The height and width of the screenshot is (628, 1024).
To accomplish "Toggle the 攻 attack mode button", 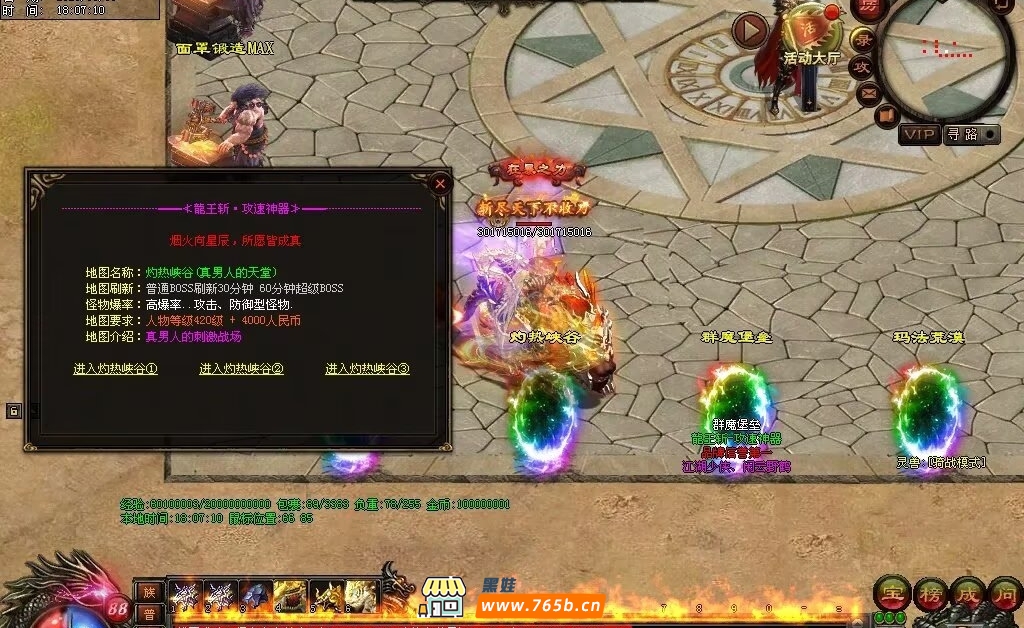I will [861, 67].
